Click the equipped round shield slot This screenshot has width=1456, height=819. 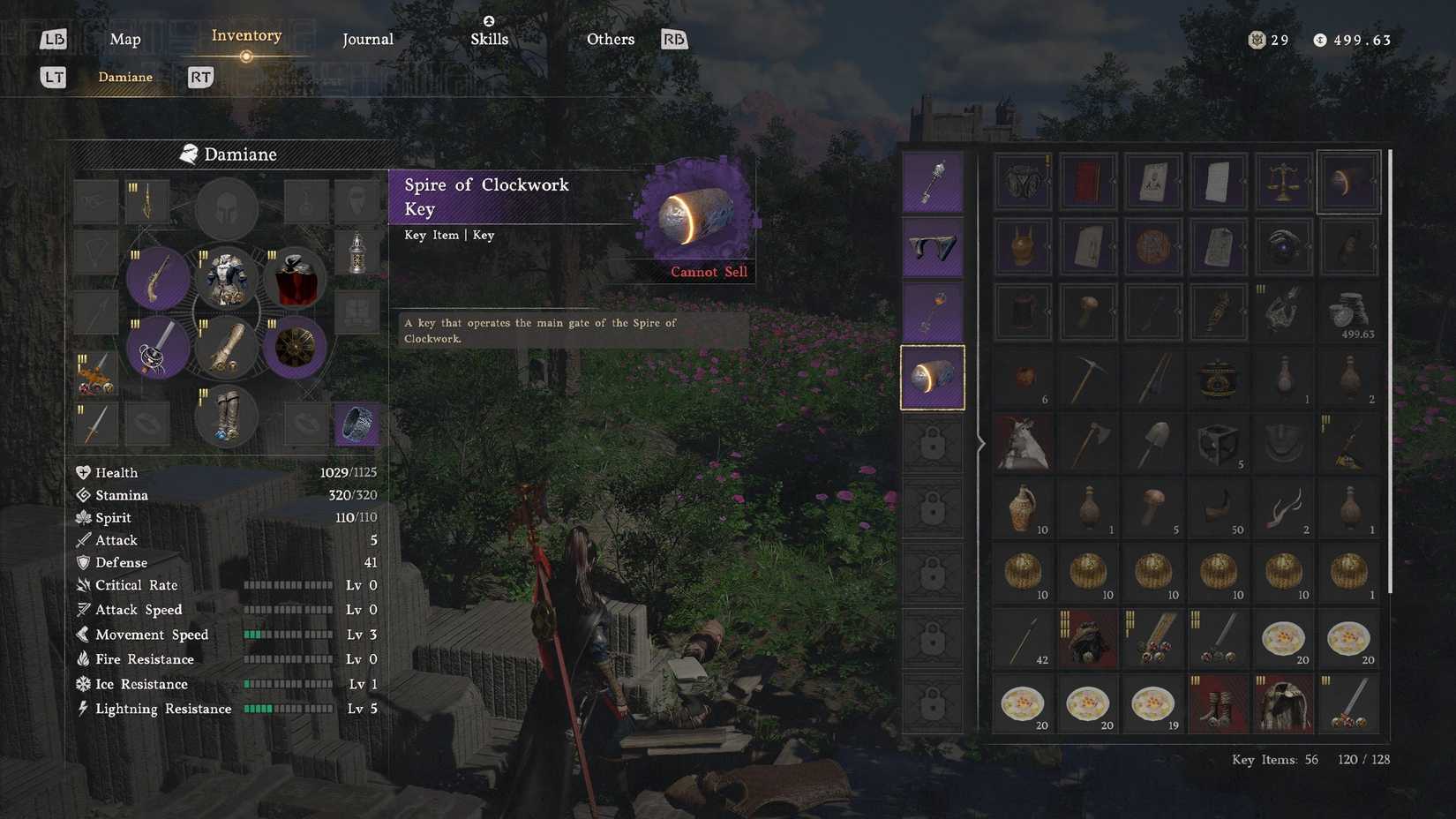pos(296,349)
